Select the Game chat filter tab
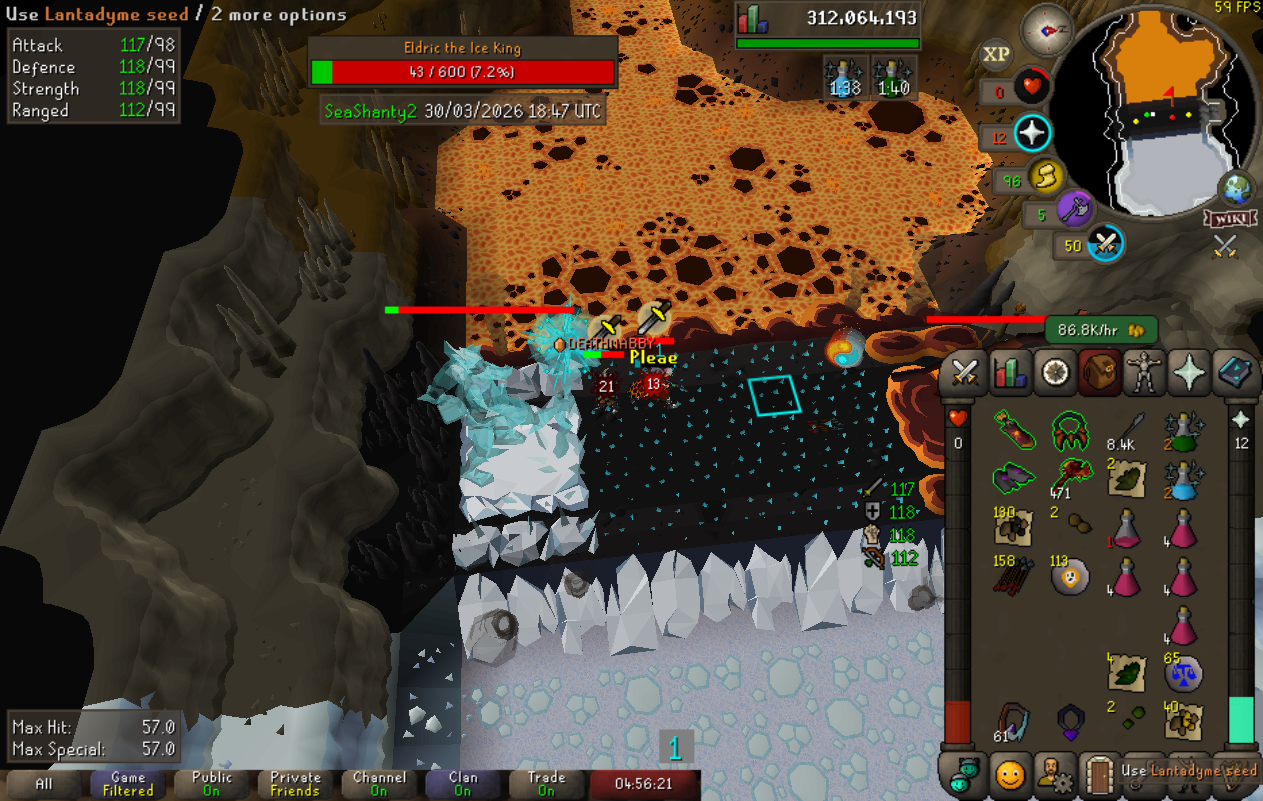This screenshot has height=801, width=1263. pyautogui.click(x=128, y=783)
